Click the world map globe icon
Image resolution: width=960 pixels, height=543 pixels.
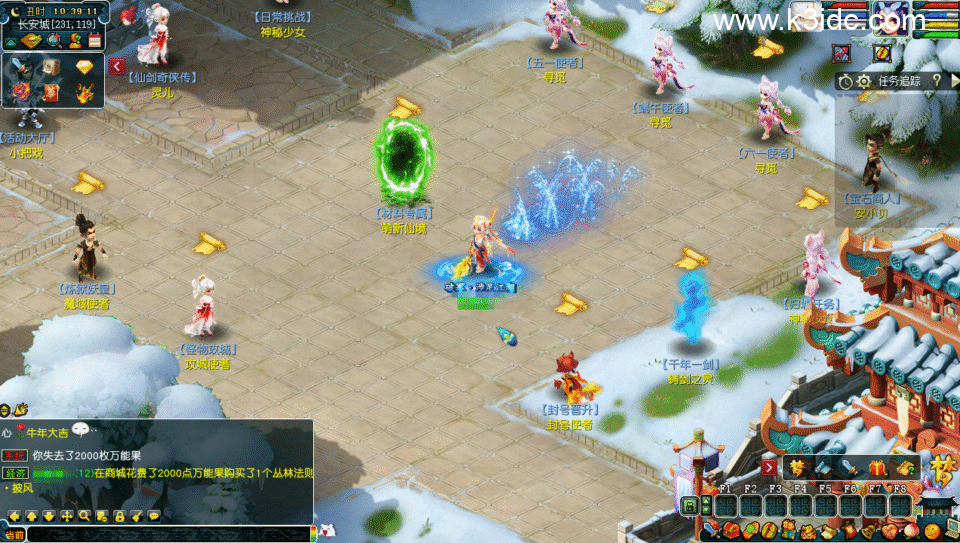click(53, 41)
